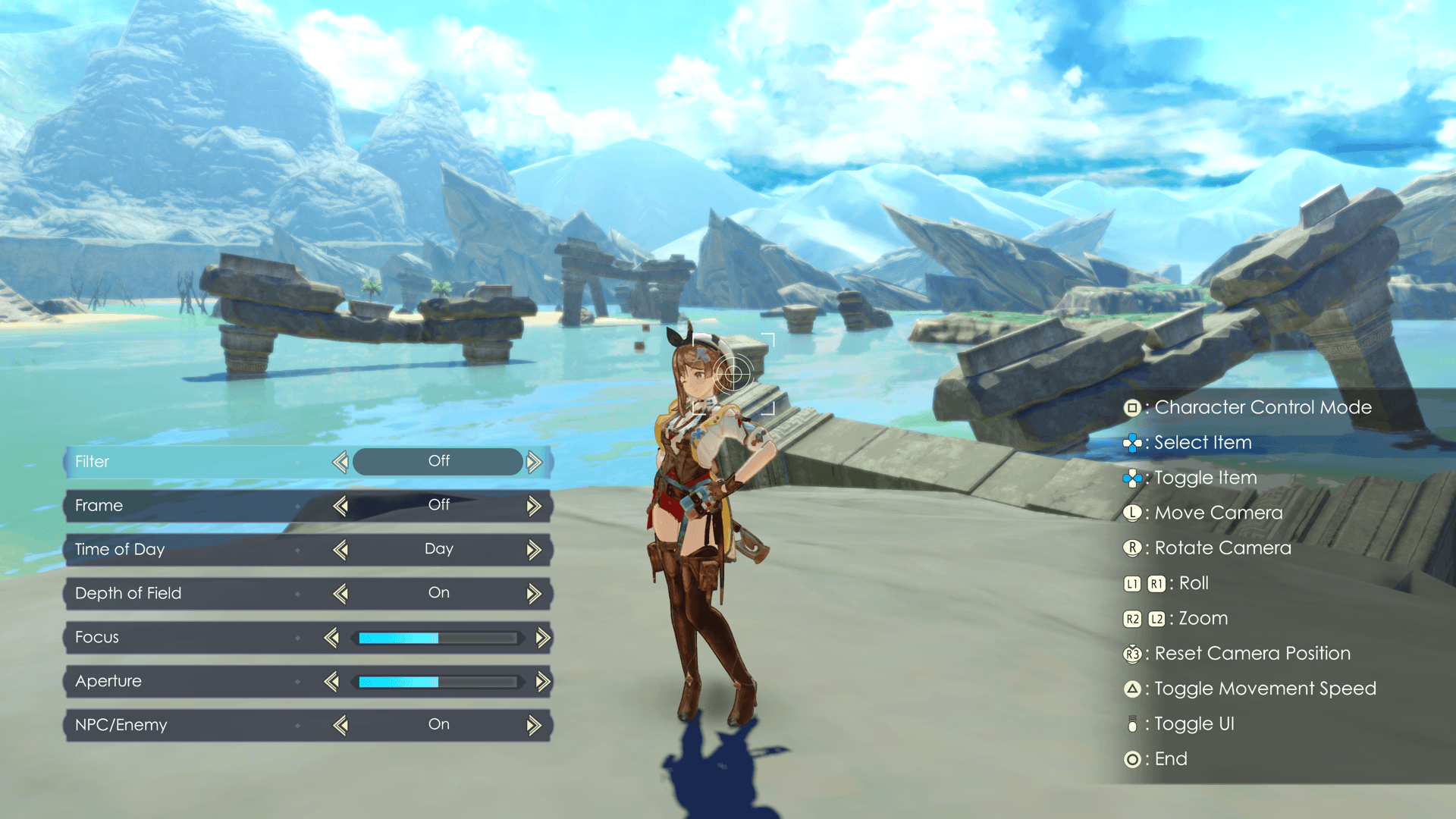1456x819 pixels.
Task: Increase Focus with its right arrow
Action: [x=543, y=638]
